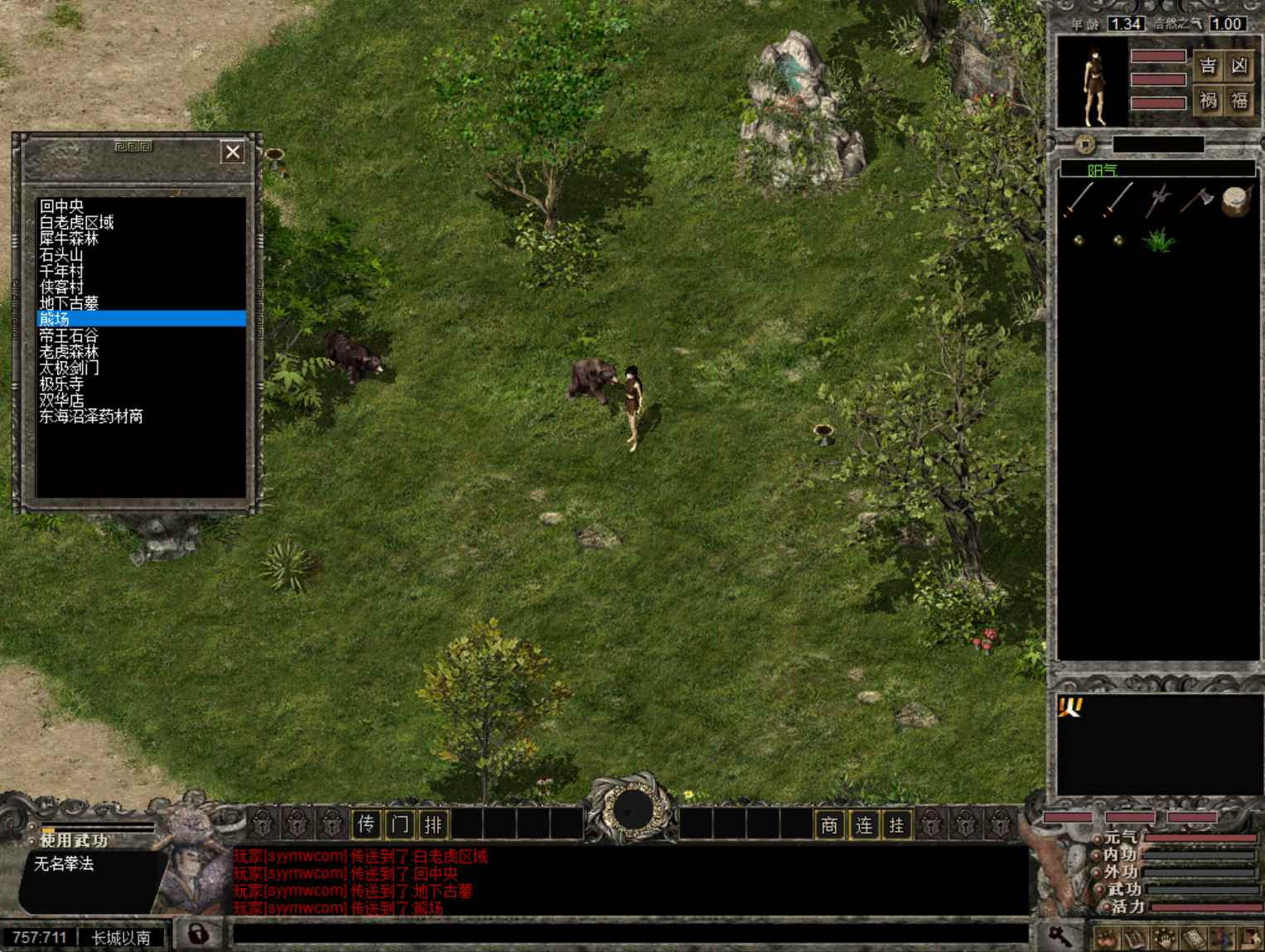Select the 吉 button beside the portrait

[x=1209, y=66]
